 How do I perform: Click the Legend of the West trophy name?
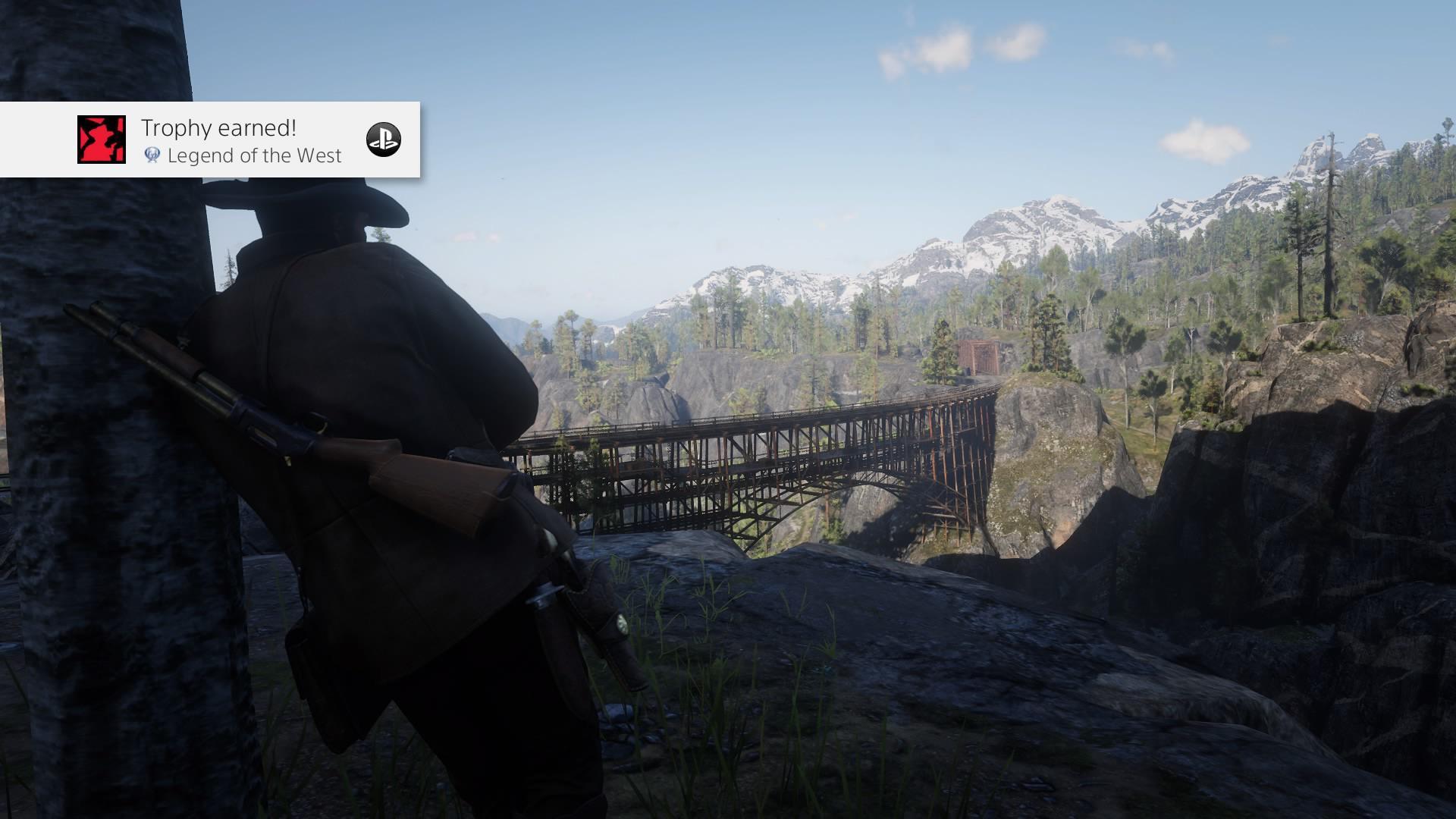point(254,157)
